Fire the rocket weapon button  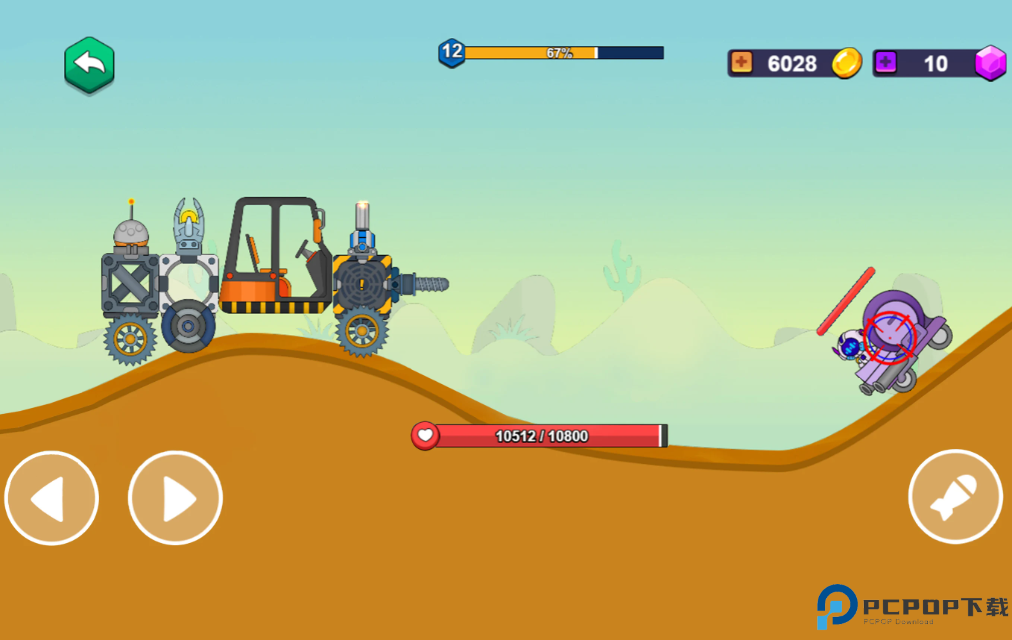(955, 497)
